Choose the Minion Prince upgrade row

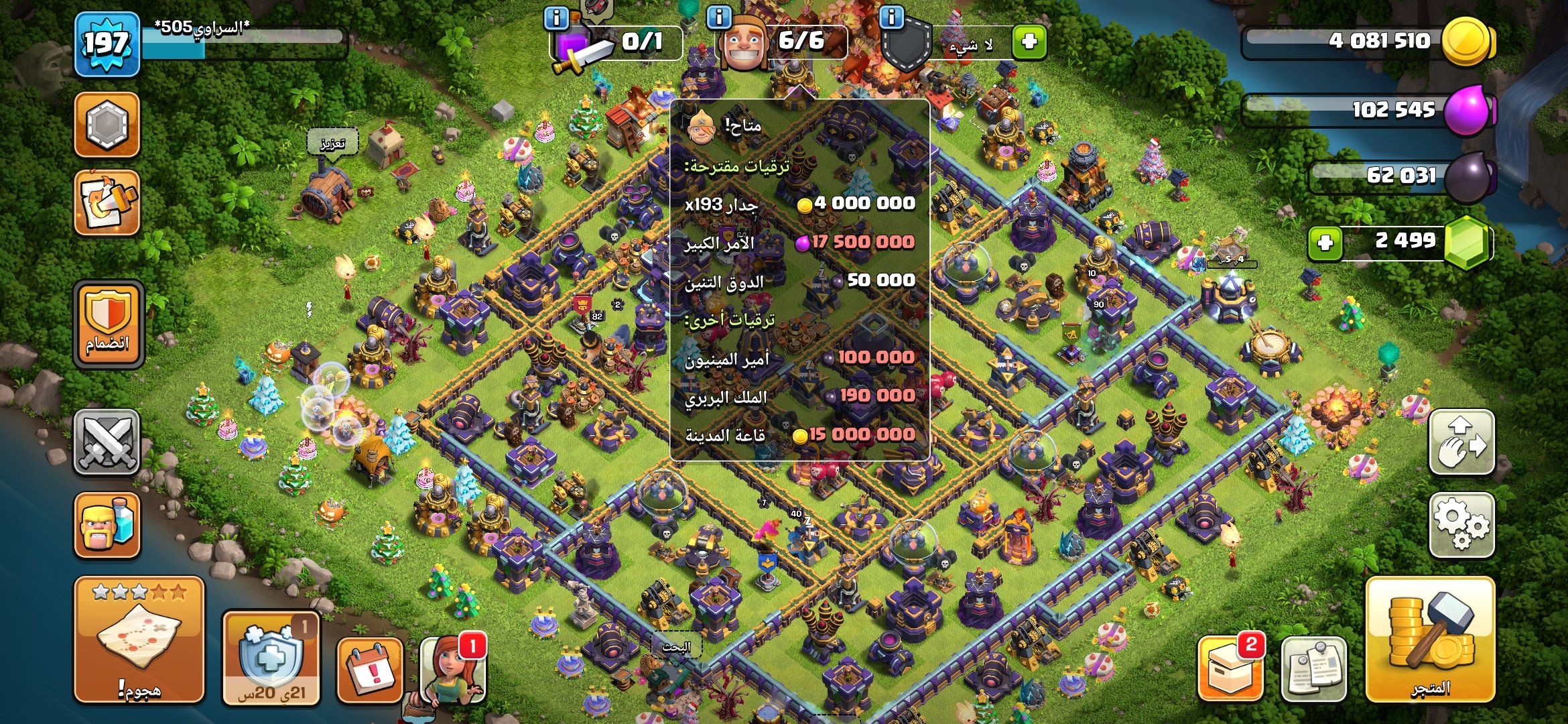(x=799, y=358)
